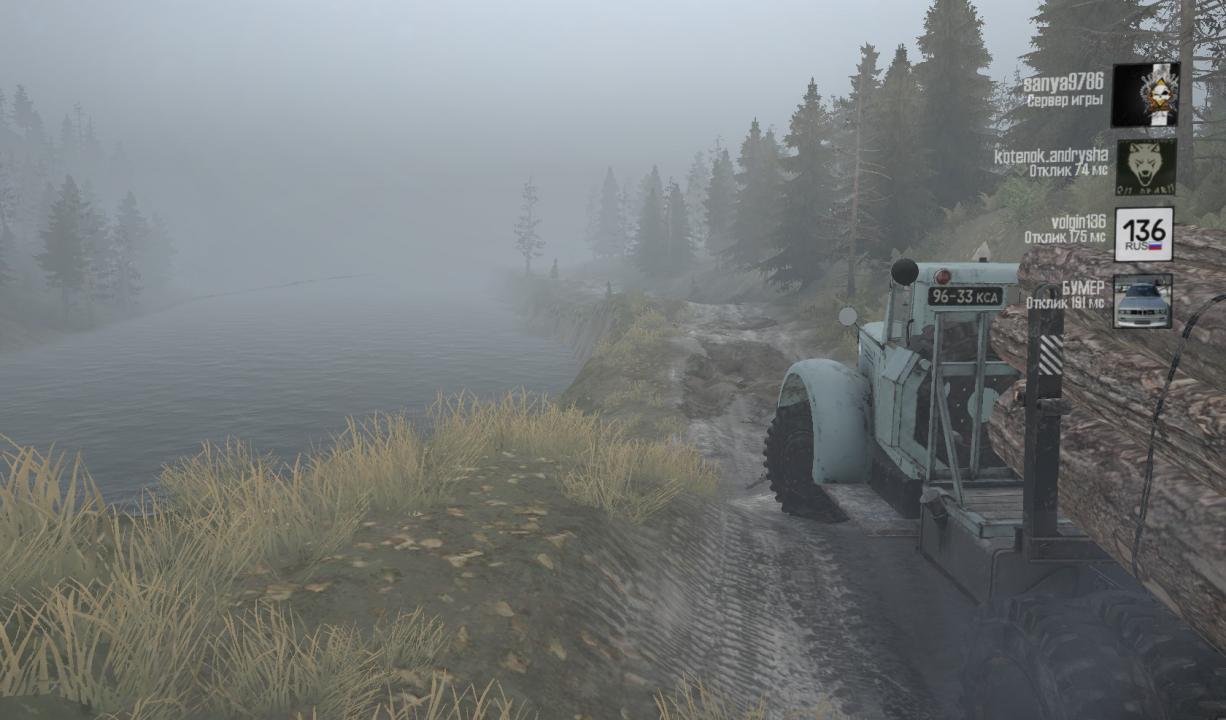Screen dimensions: 1226x720
Task: Choose volgin136's 136 RUS plate avatar
Action: (x=1143, y=235)
